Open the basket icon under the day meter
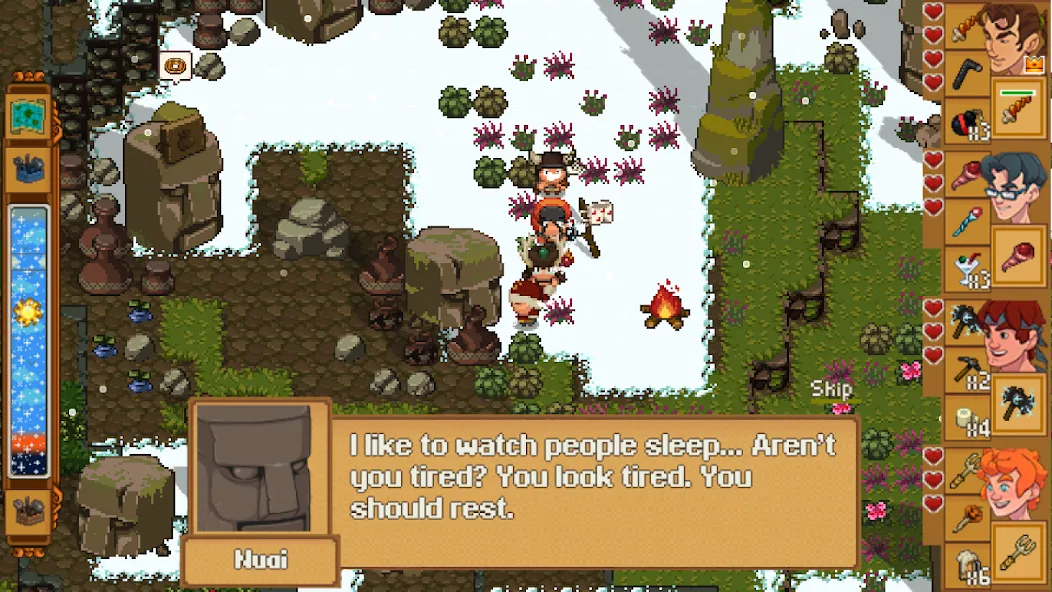Viewport: 1052px width, 592px height. coord(28,511)
